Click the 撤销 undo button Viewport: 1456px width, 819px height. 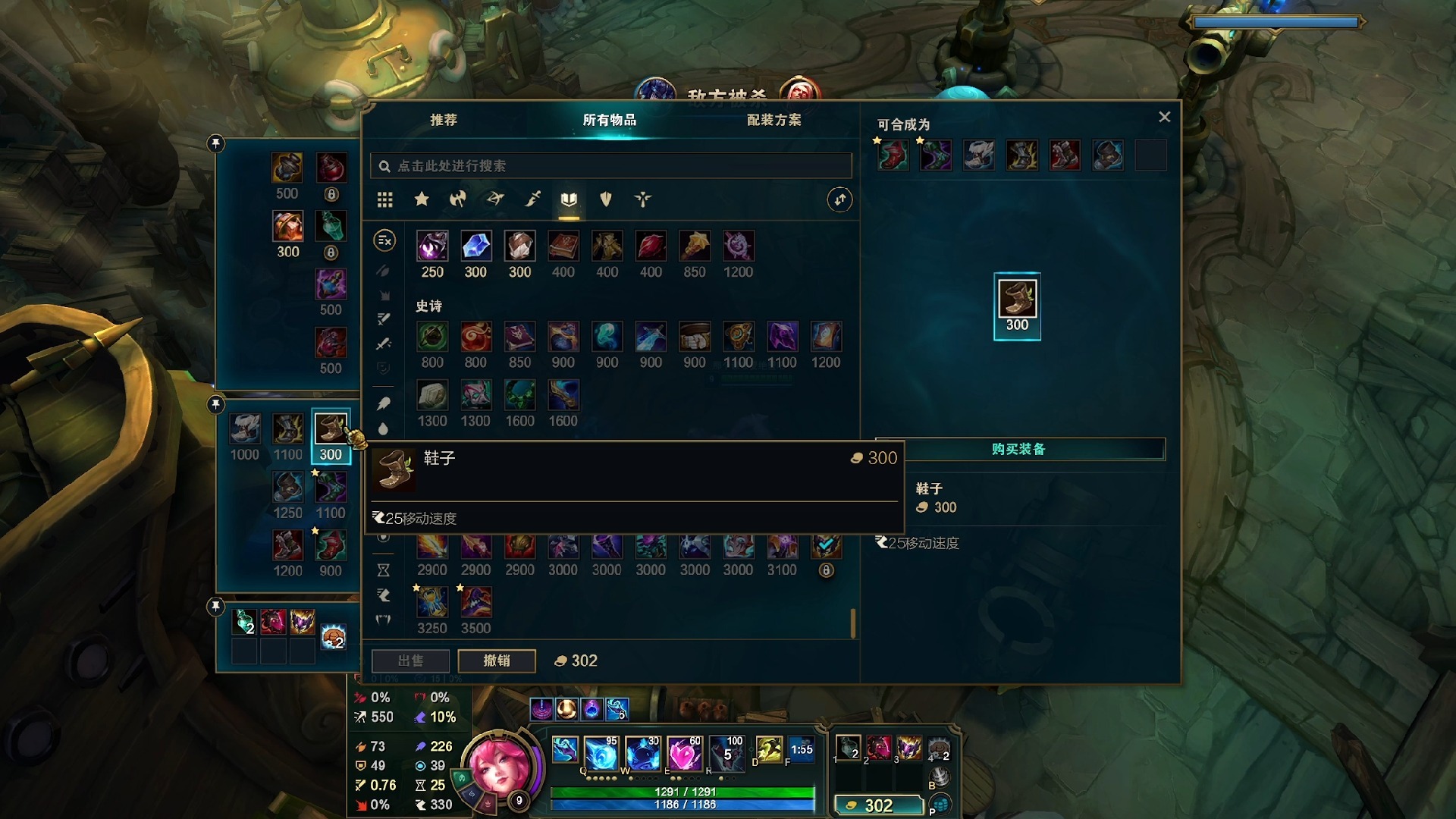(x=497, y=661)
